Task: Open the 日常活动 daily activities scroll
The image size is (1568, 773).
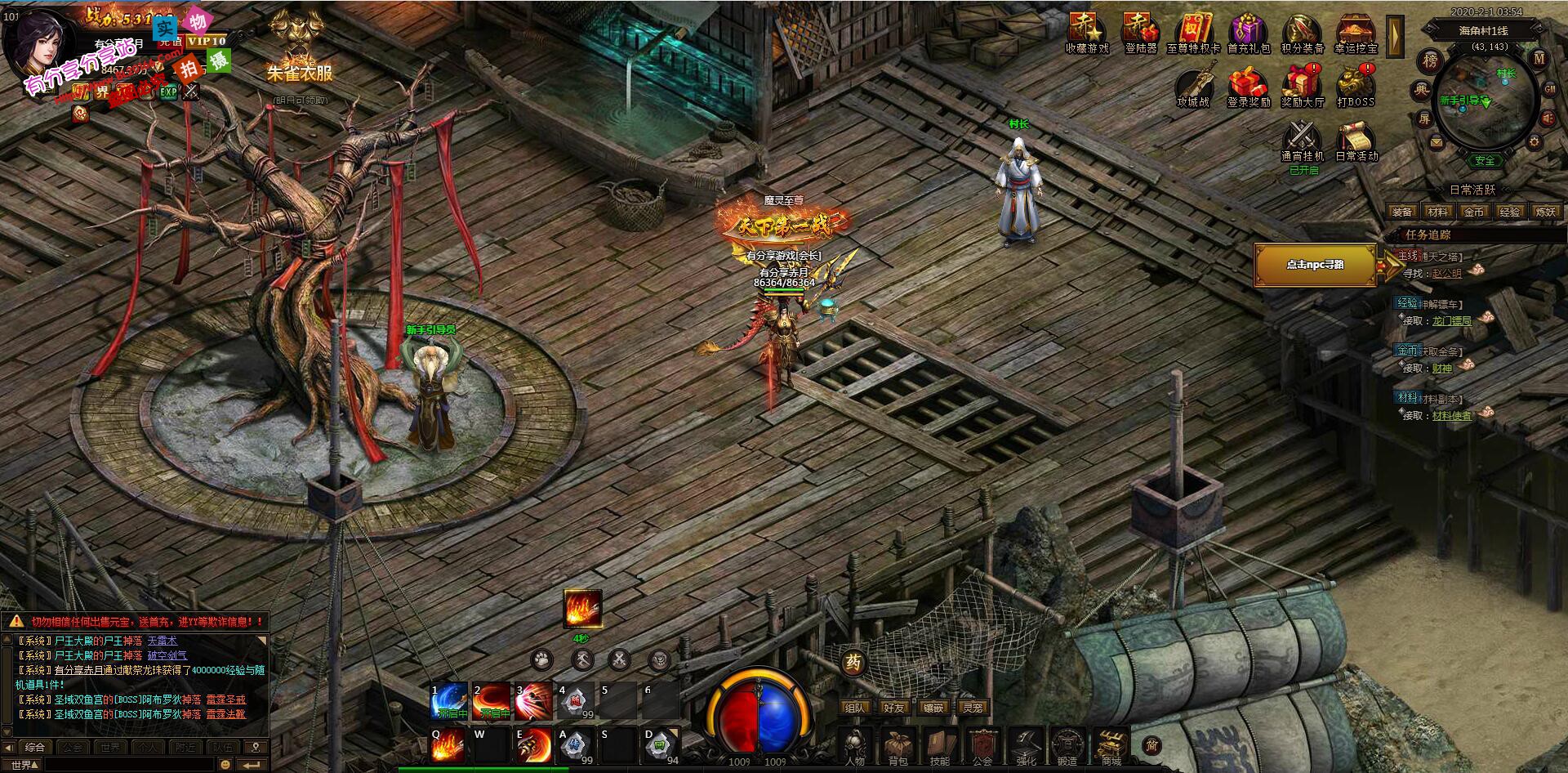Action: click(x=1356, y=141)
